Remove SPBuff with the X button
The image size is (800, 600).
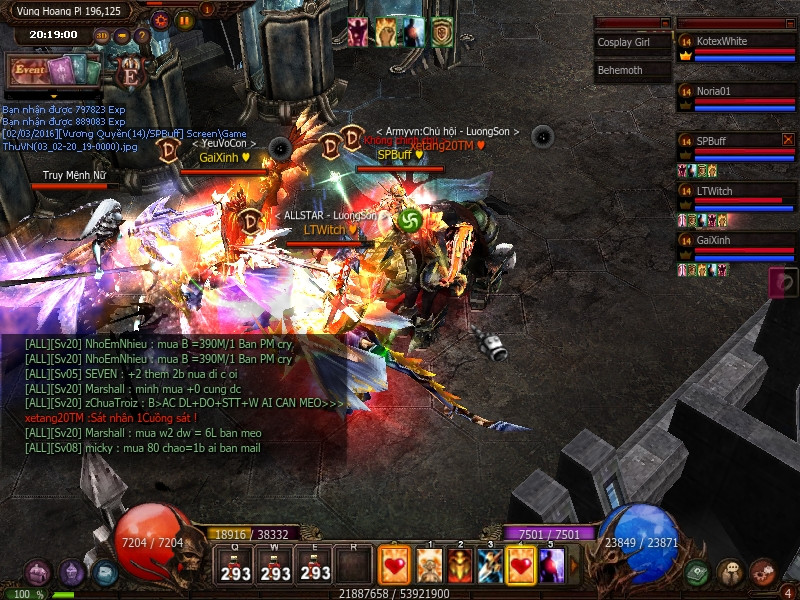tap(788, 140)
